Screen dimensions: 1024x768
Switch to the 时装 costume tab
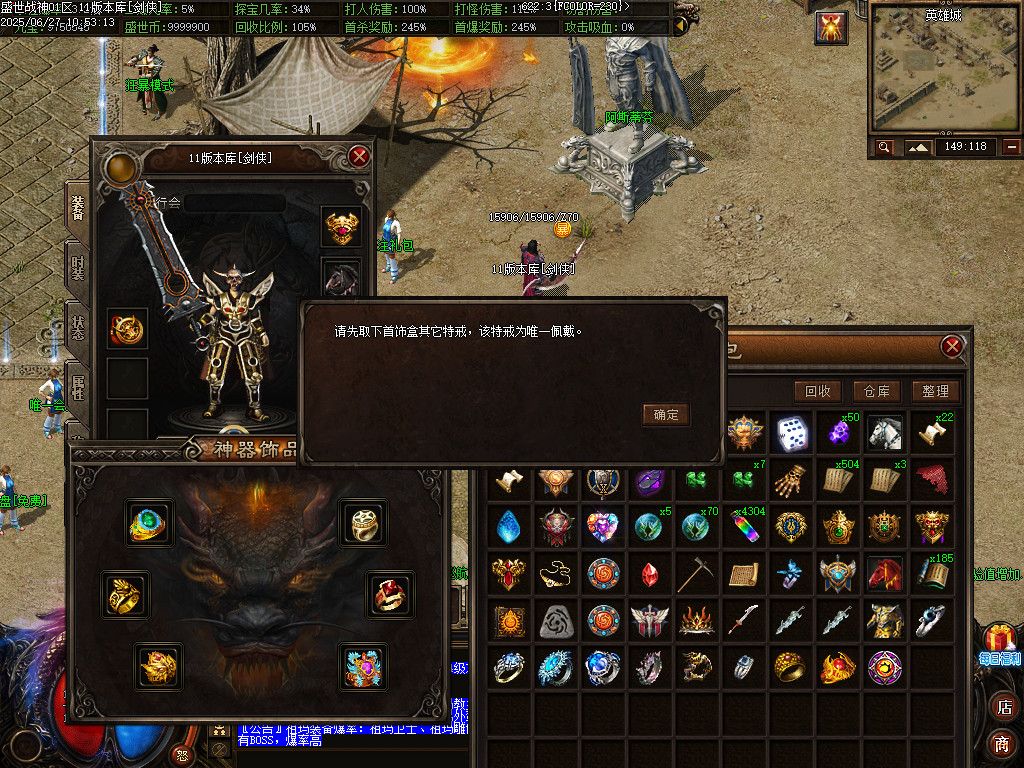point(78,268)
